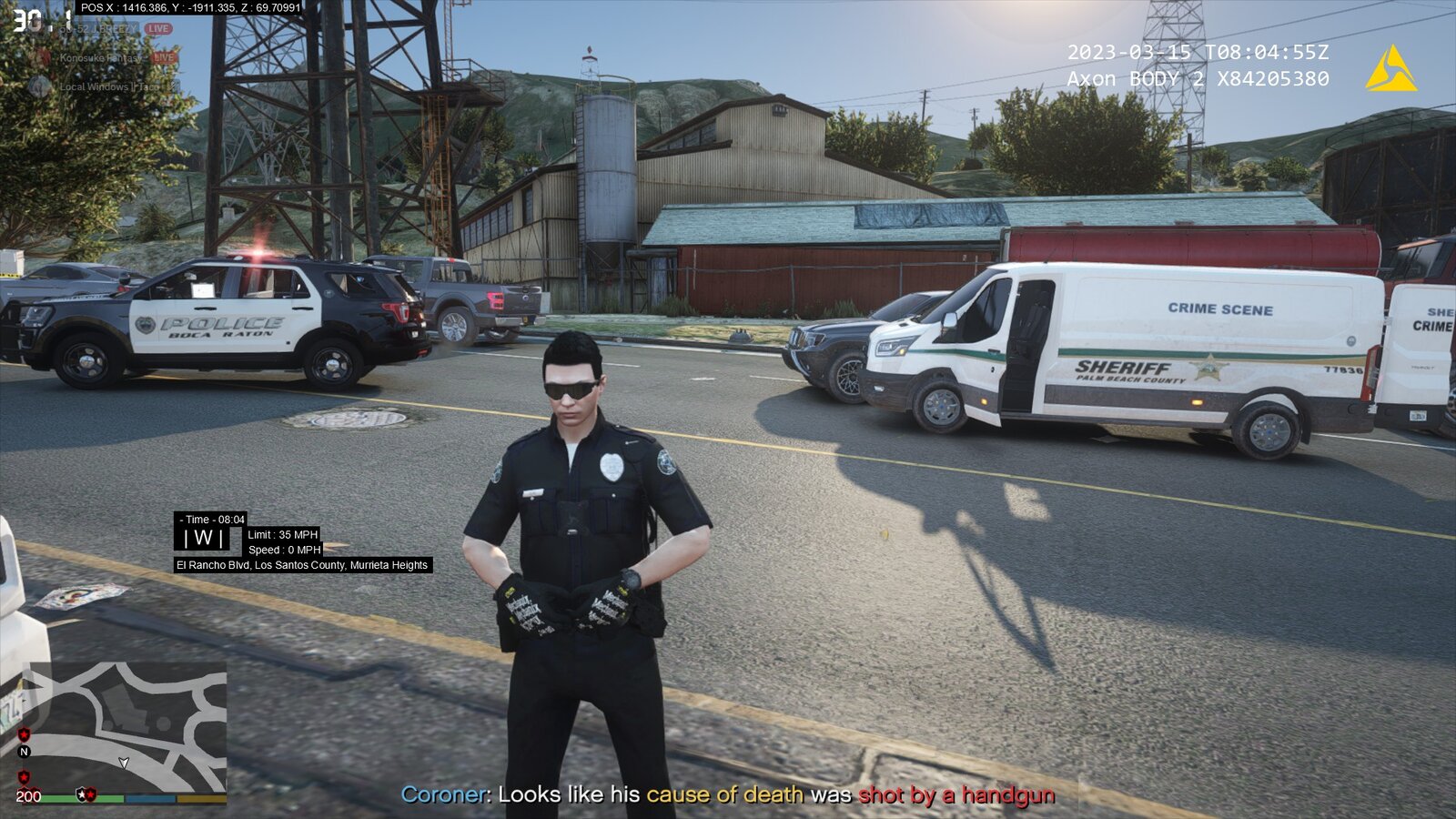Viewport: 1456px width, 819px height.
Task: Click the yellow Axon bodycam logo
Action: point(1390,69)
